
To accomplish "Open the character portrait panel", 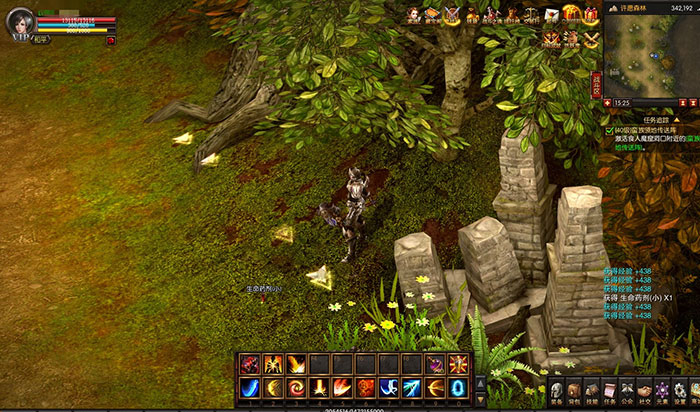I will click(19, 22).
